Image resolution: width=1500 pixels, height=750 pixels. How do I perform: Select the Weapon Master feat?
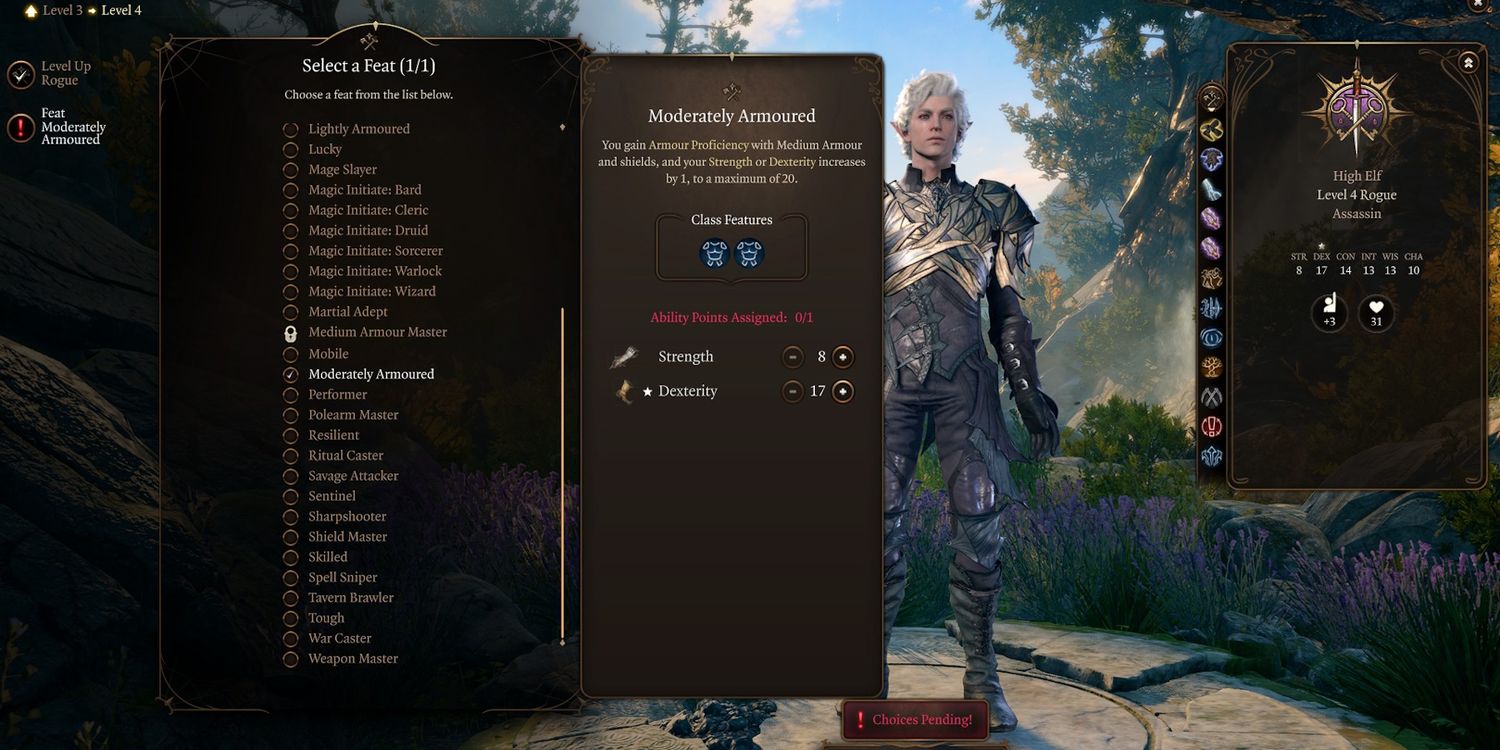[352, 659]
